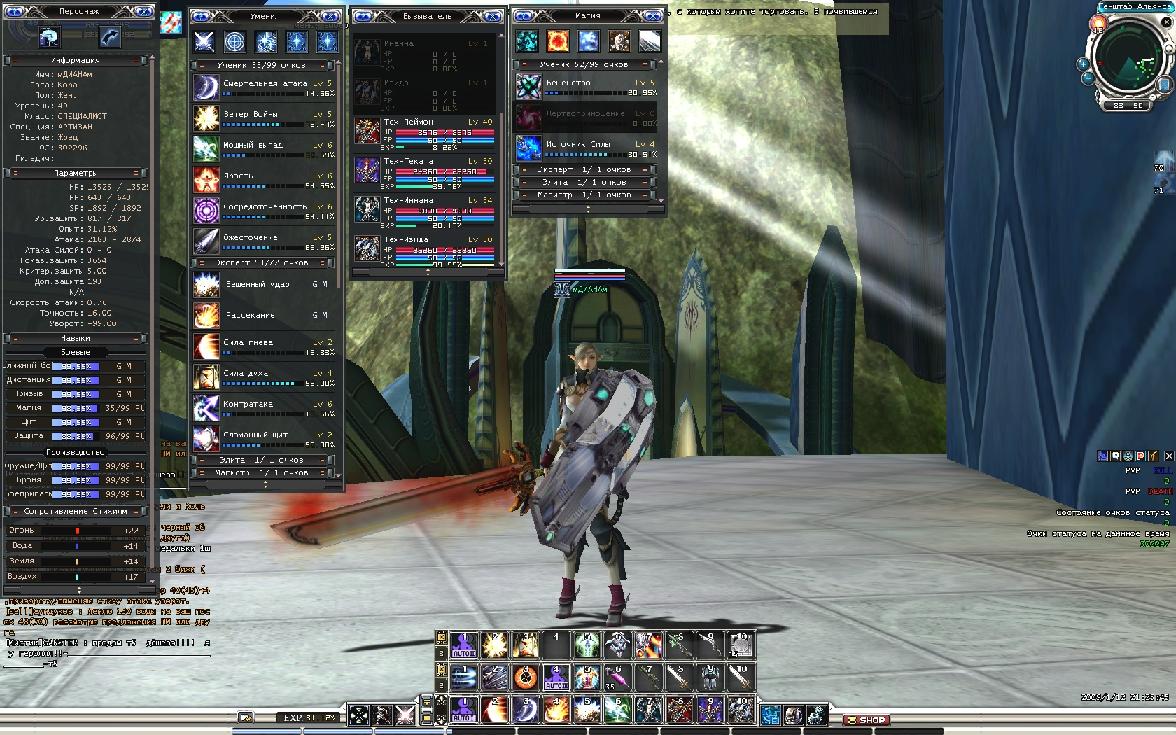Pick the Ярость skill icon
Viewport: 1176px width, 735px height.
point(206,180)
